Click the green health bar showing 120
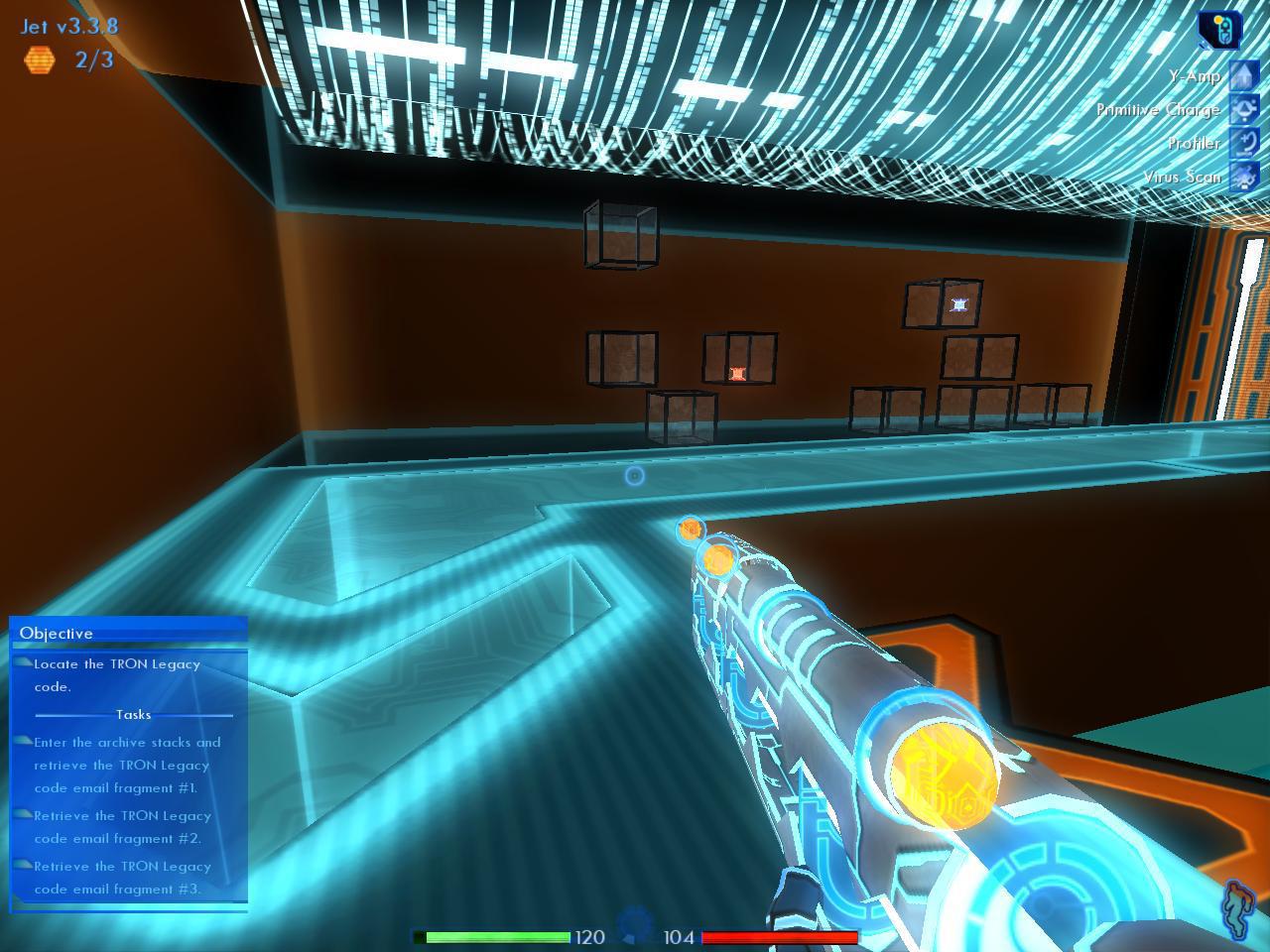This screenshot has width=1270, height=952. pyautogui.click(x=493, y=935)
